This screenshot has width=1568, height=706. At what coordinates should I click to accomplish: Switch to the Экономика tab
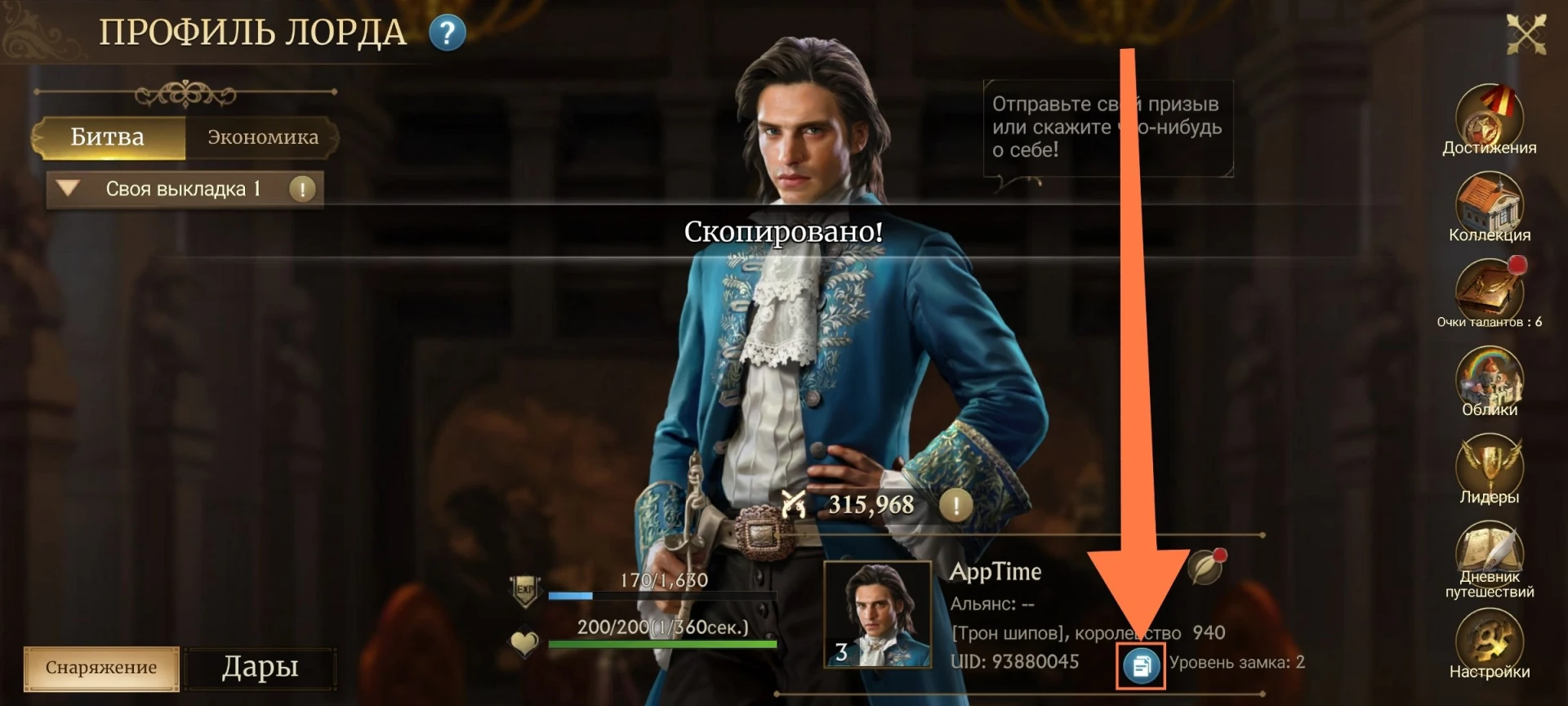(x=262, y=137)
